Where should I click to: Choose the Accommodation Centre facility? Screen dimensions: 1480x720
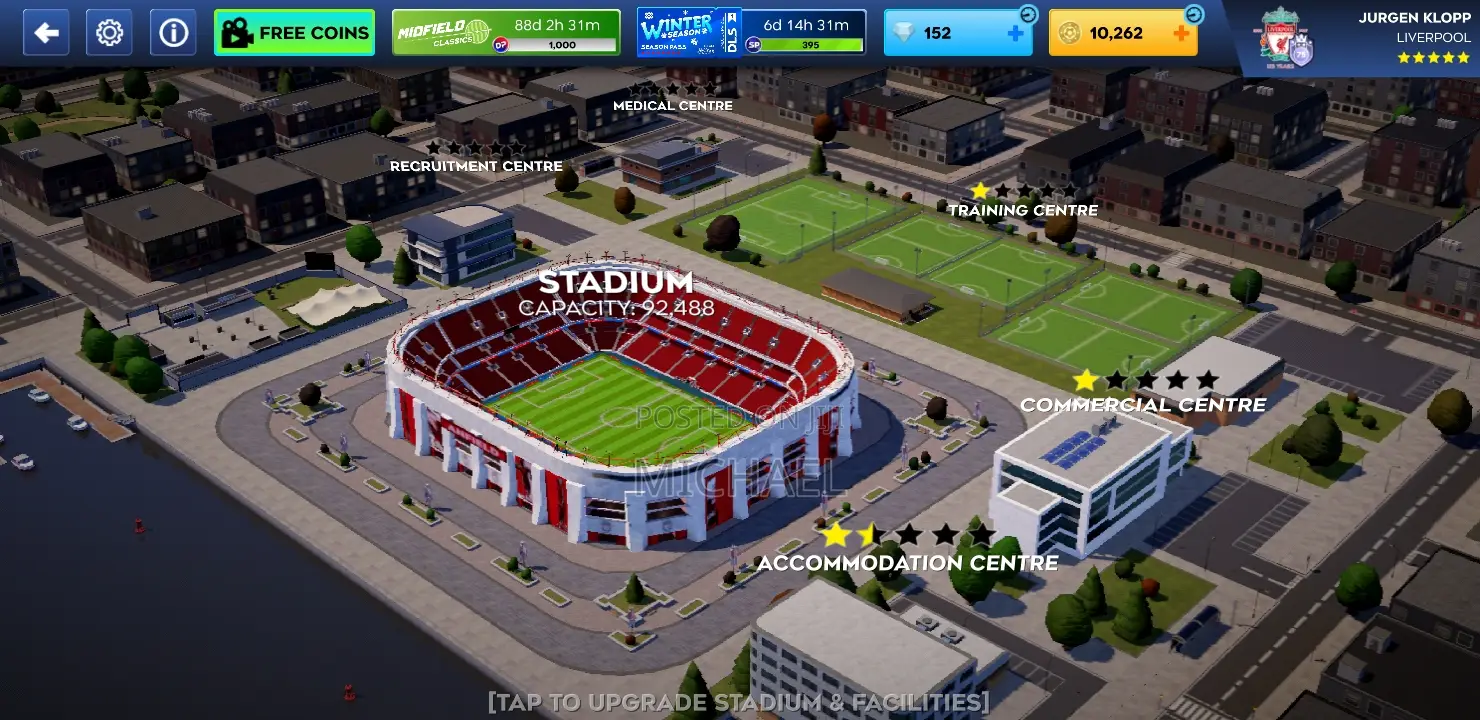click(907, 562)
